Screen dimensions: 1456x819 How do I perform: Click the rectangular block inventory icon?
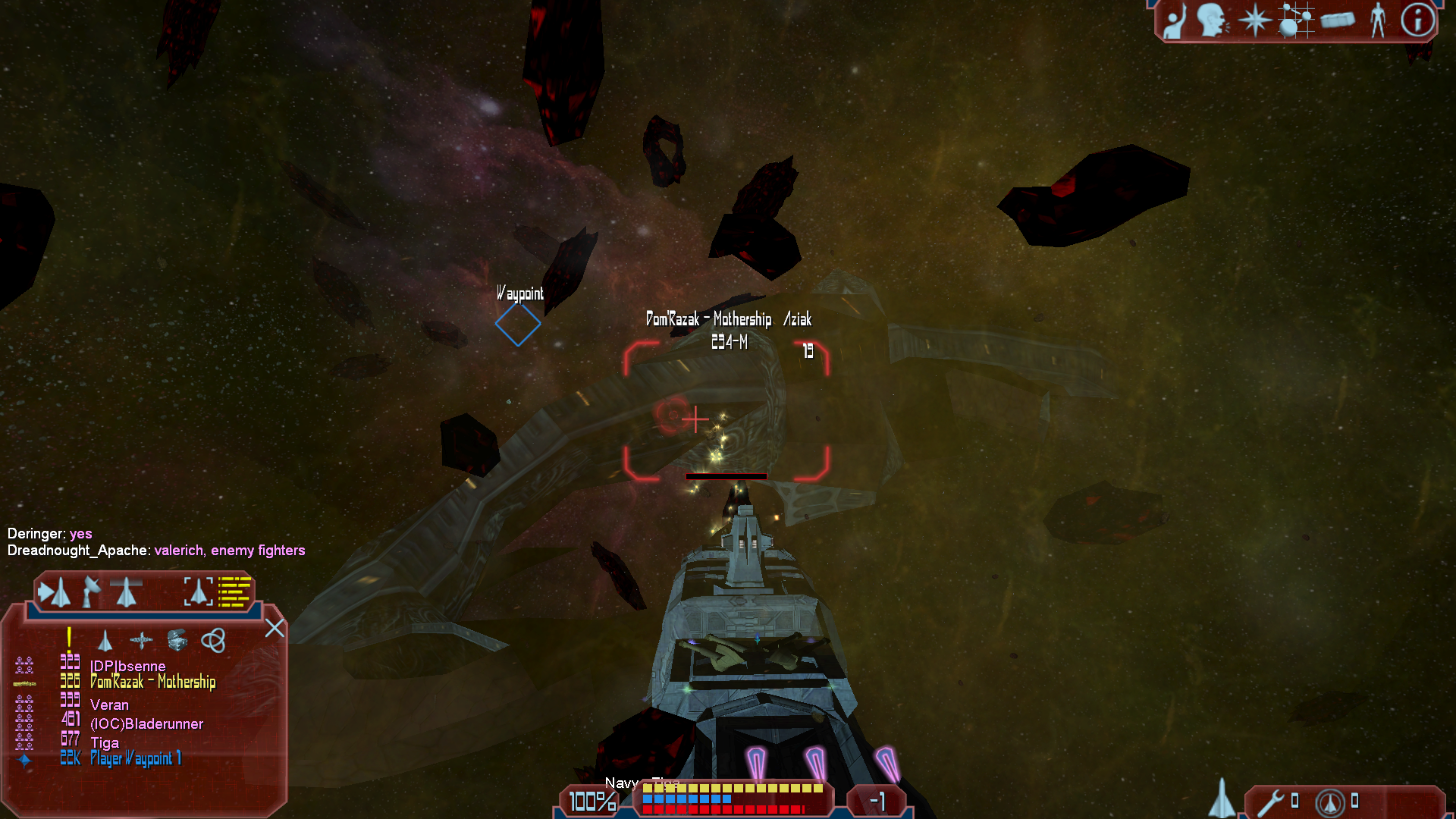pyautogui.click(x=1337, y=20)
